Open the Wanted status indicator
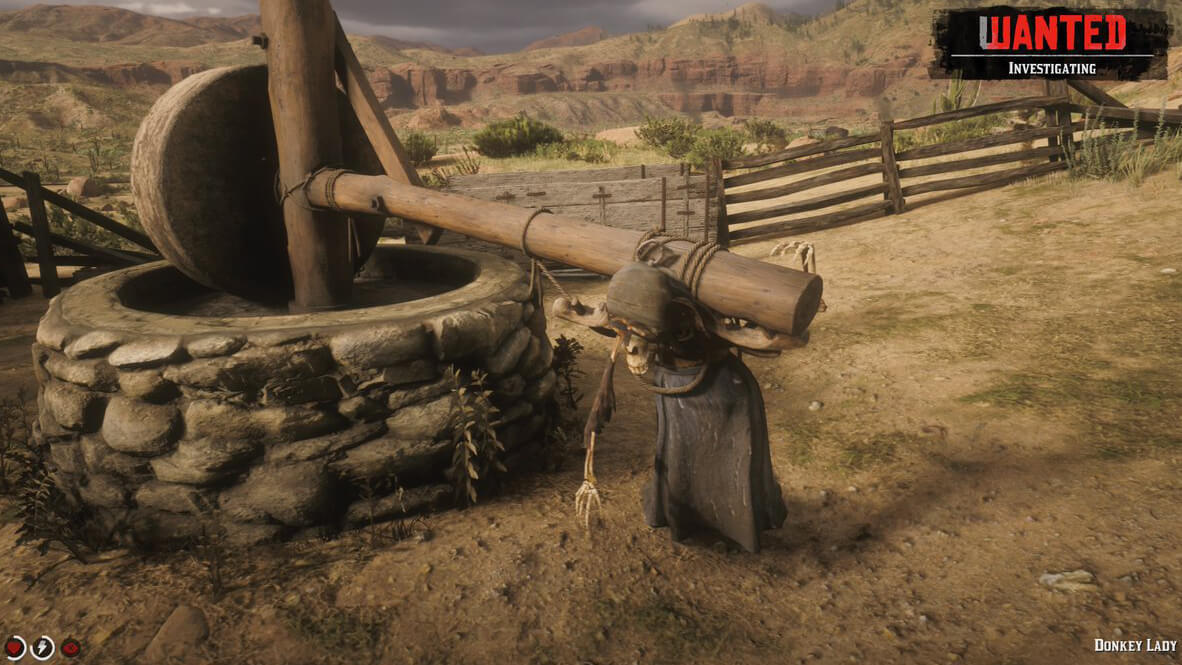 [1050, 43]
